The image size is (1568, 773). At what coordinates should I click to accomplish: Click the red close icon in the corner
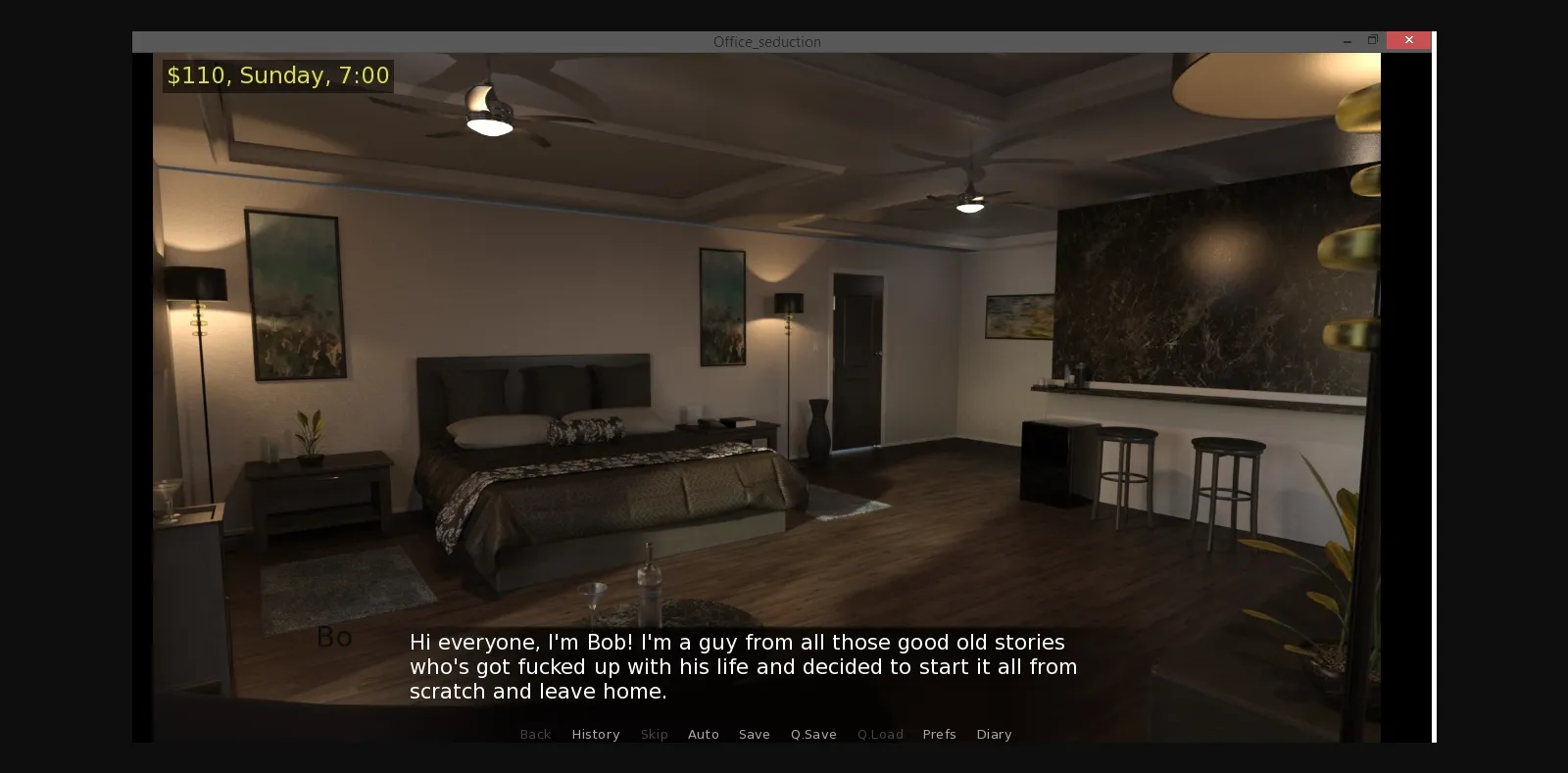point(1408,40)
